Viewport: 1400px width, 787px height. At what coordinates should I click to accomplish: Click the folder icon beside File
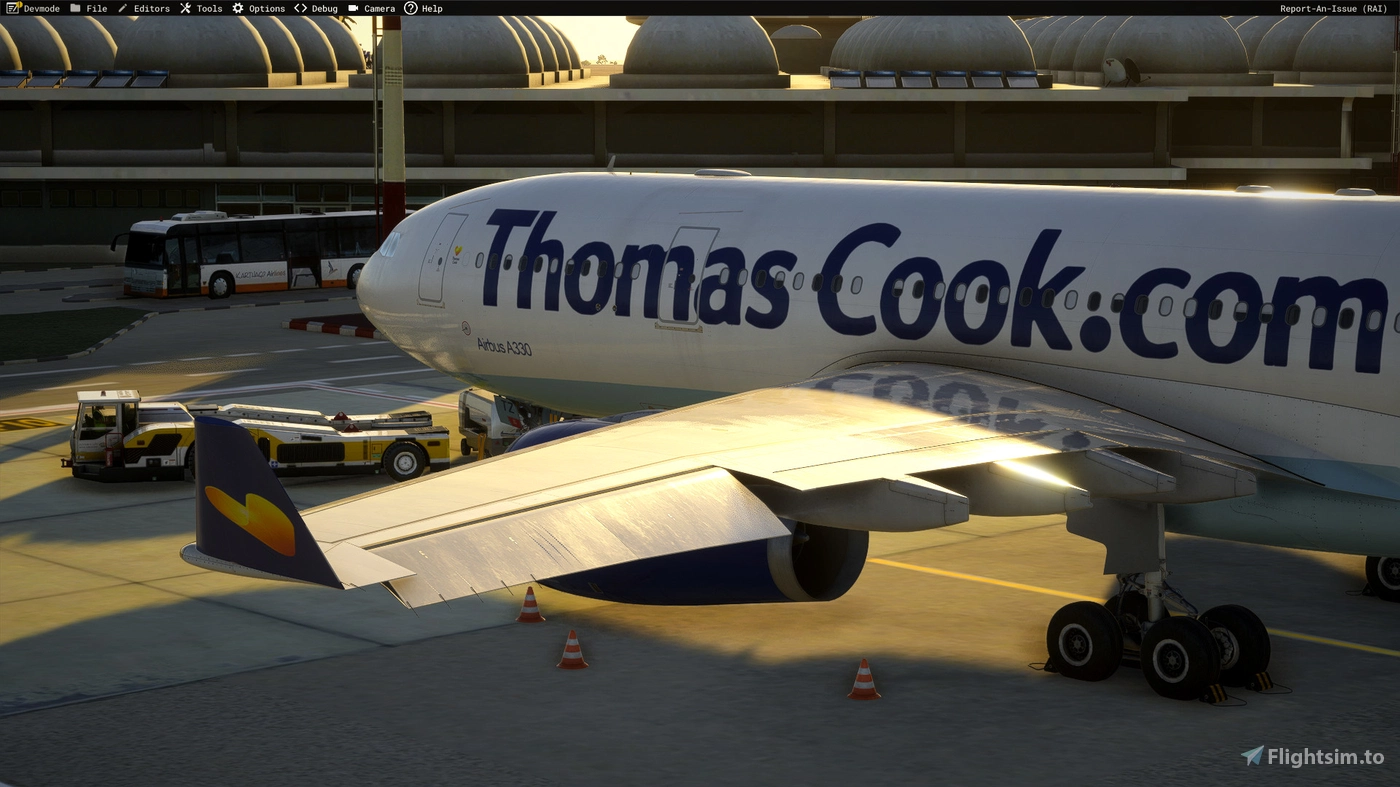click(76, 8)
